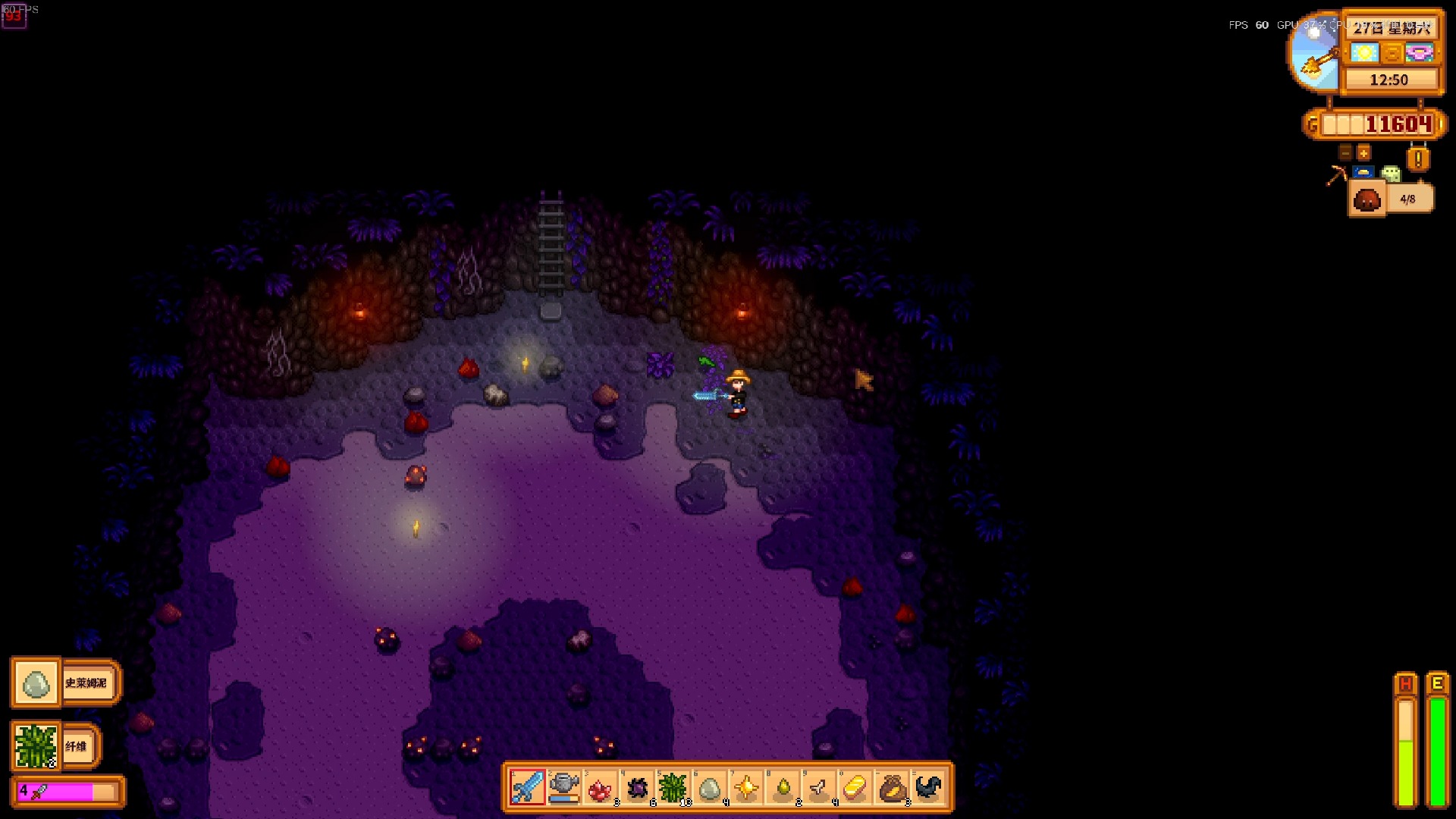Viewport: 1456px width, 819px height.
Task: Choose the golden bread loaf slot
Action: tap(855, 788)
